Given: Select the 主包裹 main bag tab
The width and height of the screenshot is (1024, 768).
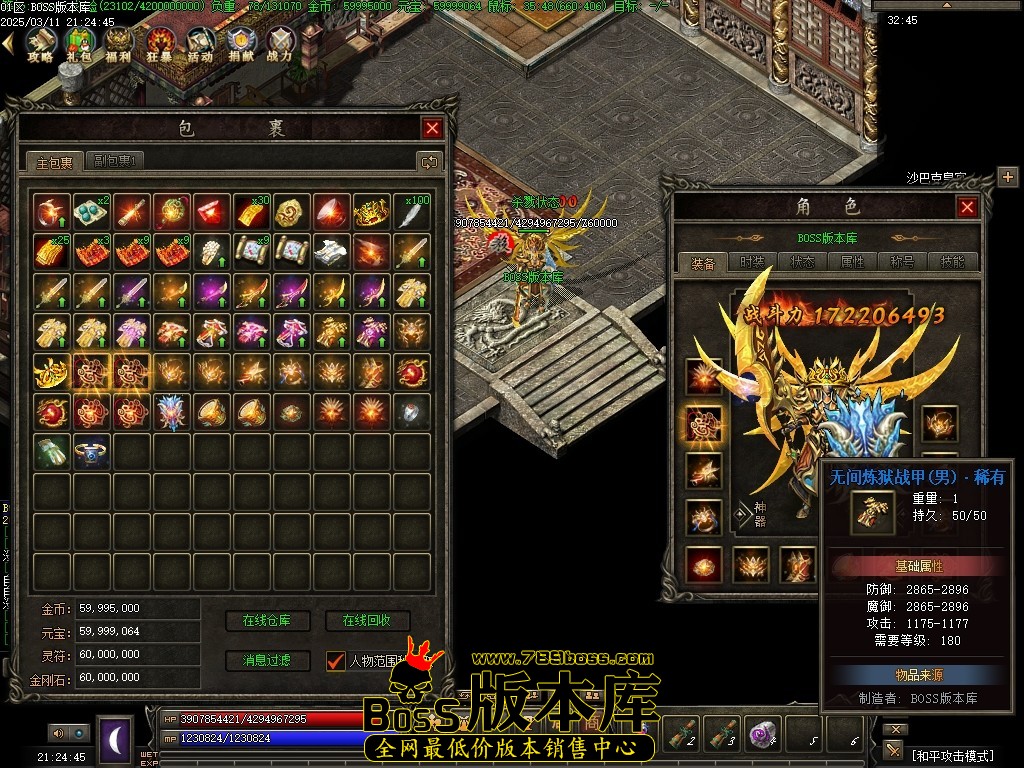Looking at the screenshot, I should coord(55,161).
